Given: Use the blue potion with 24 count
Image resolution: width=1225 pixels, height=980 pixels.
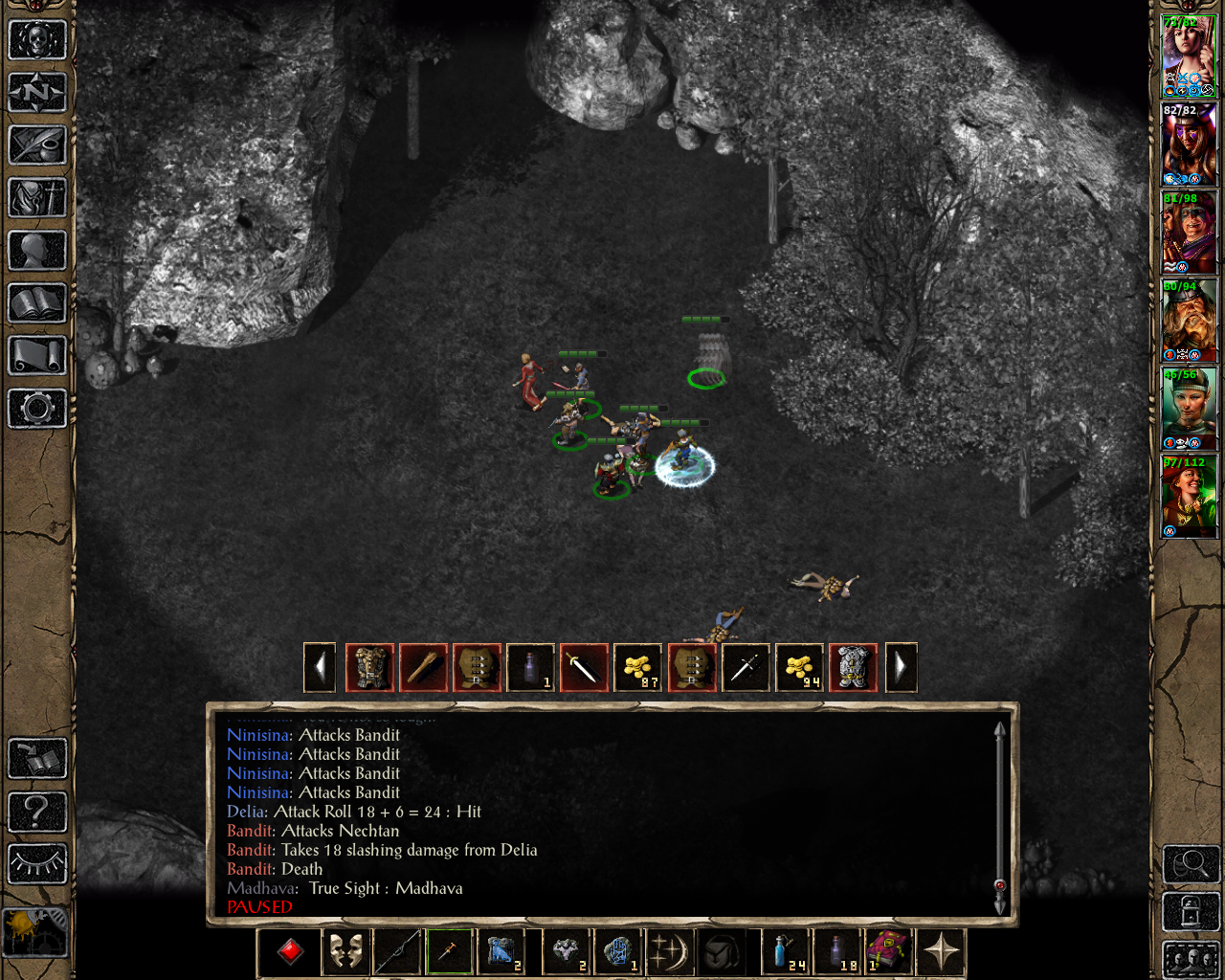Looking at the screenshot, I should pyautogui.click(x=785, y=952).
